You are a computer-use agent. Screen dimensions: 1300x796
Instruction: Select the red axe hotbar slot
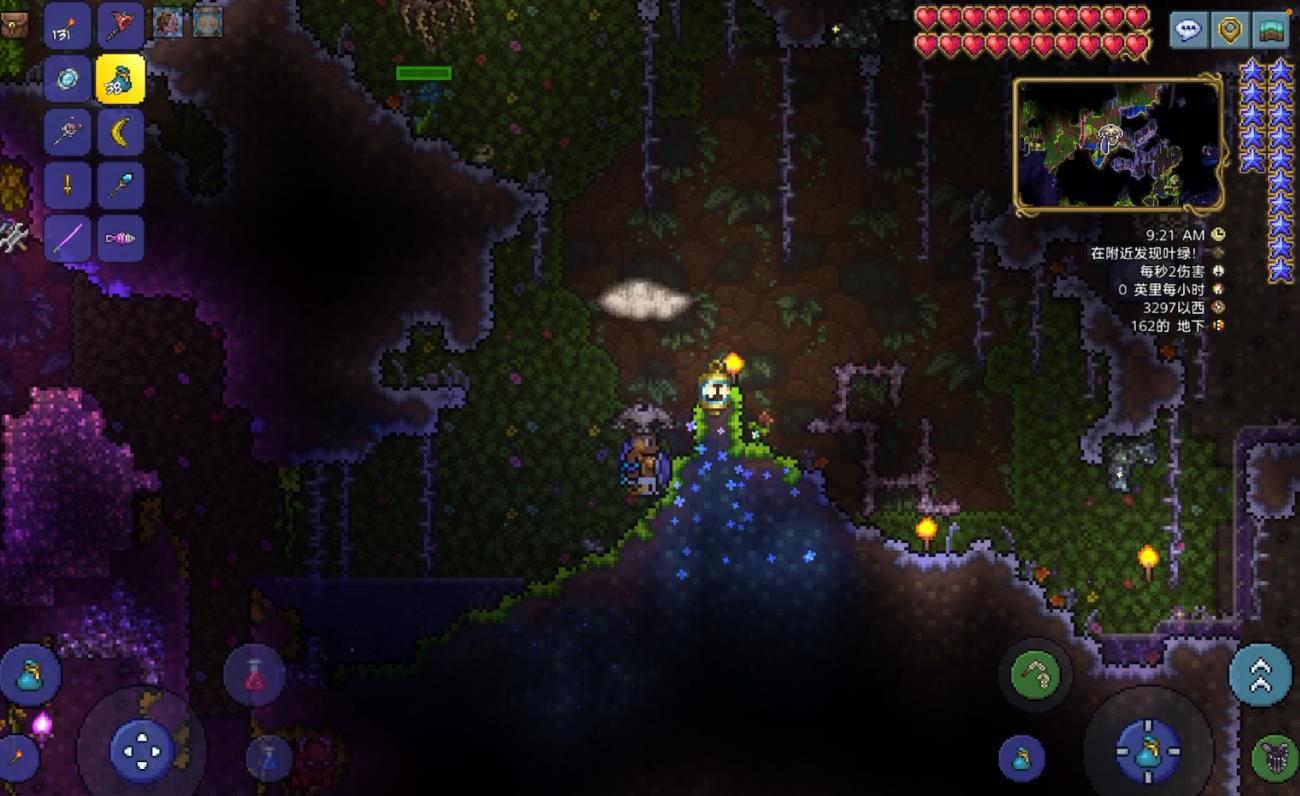point(120,26)
